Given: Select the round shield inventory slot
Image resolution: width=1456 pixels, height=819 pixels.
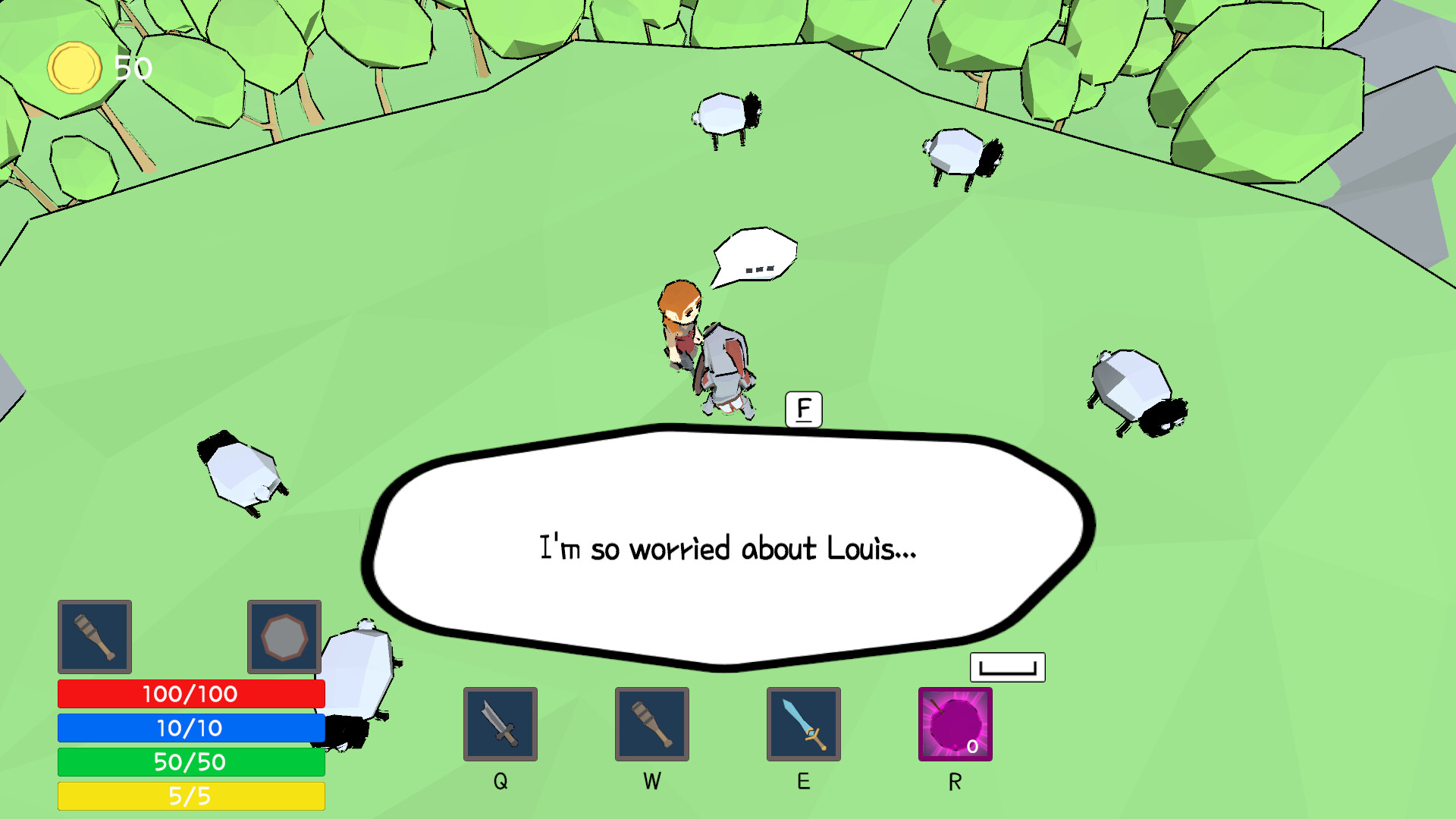Looking at the screenshot, I should (x=284, y=637).
